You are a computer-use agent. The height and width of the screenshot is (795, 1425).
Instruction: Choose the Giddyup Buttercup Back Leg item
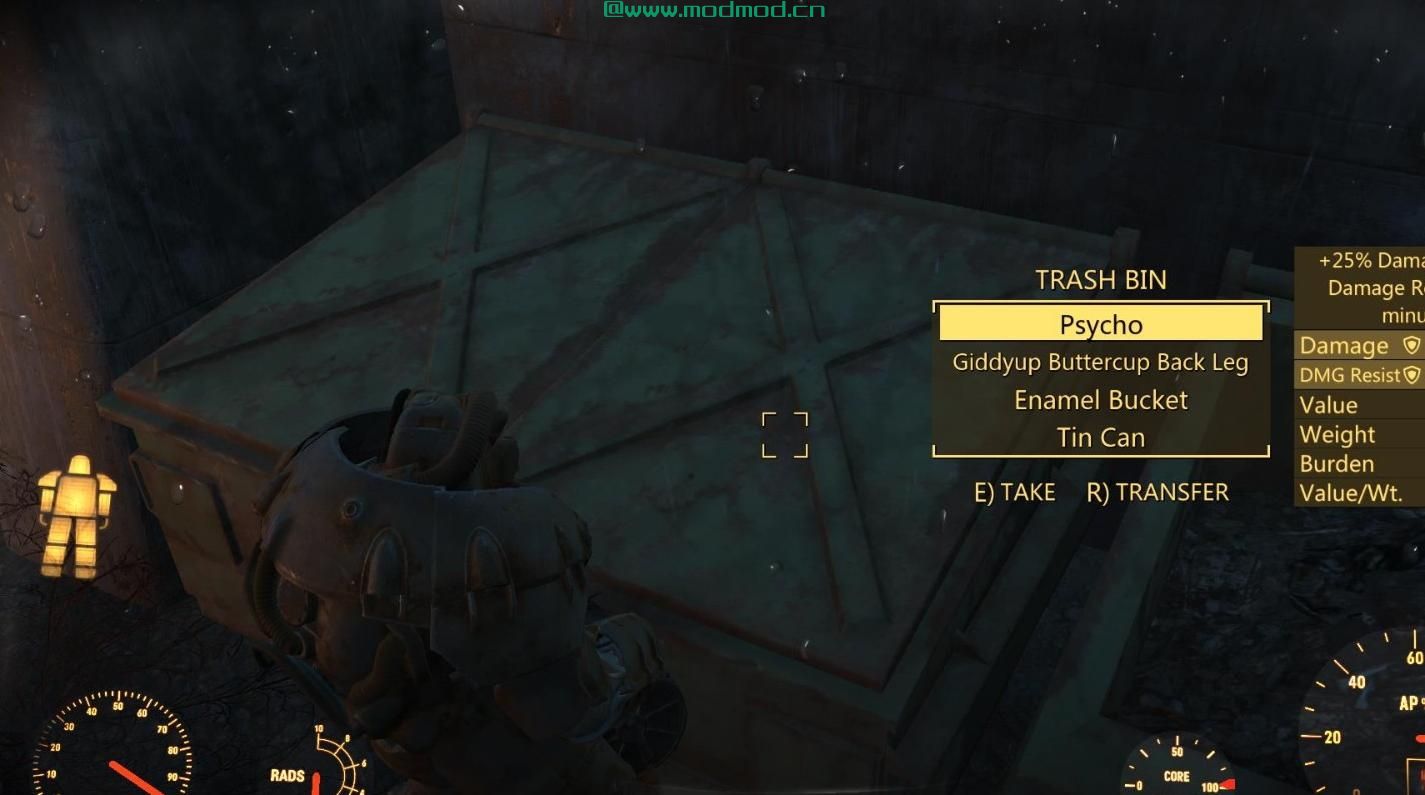[1100, 363]
